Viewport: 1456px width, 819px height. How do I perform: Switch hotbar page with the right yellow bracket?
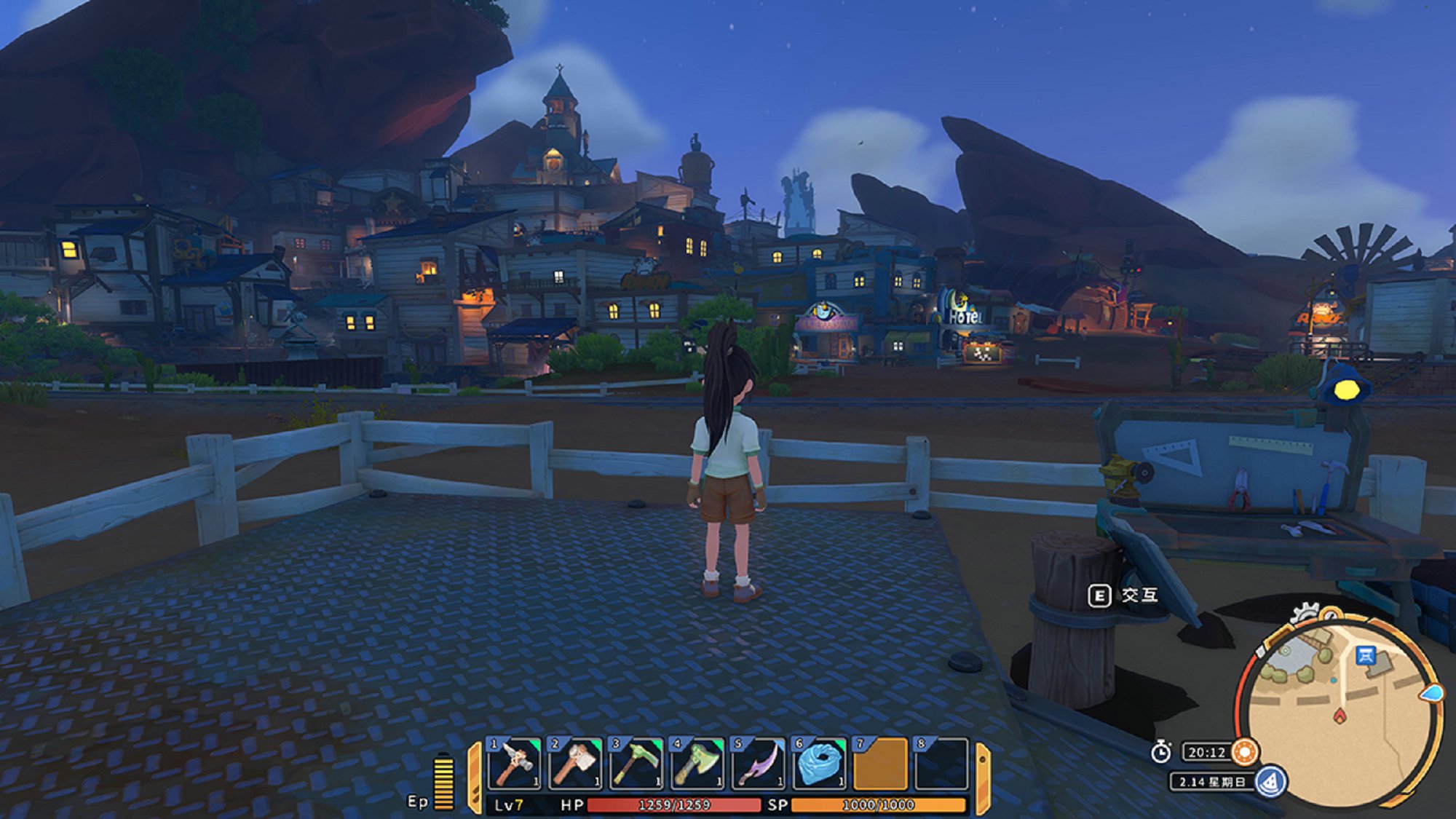[981, 776]
